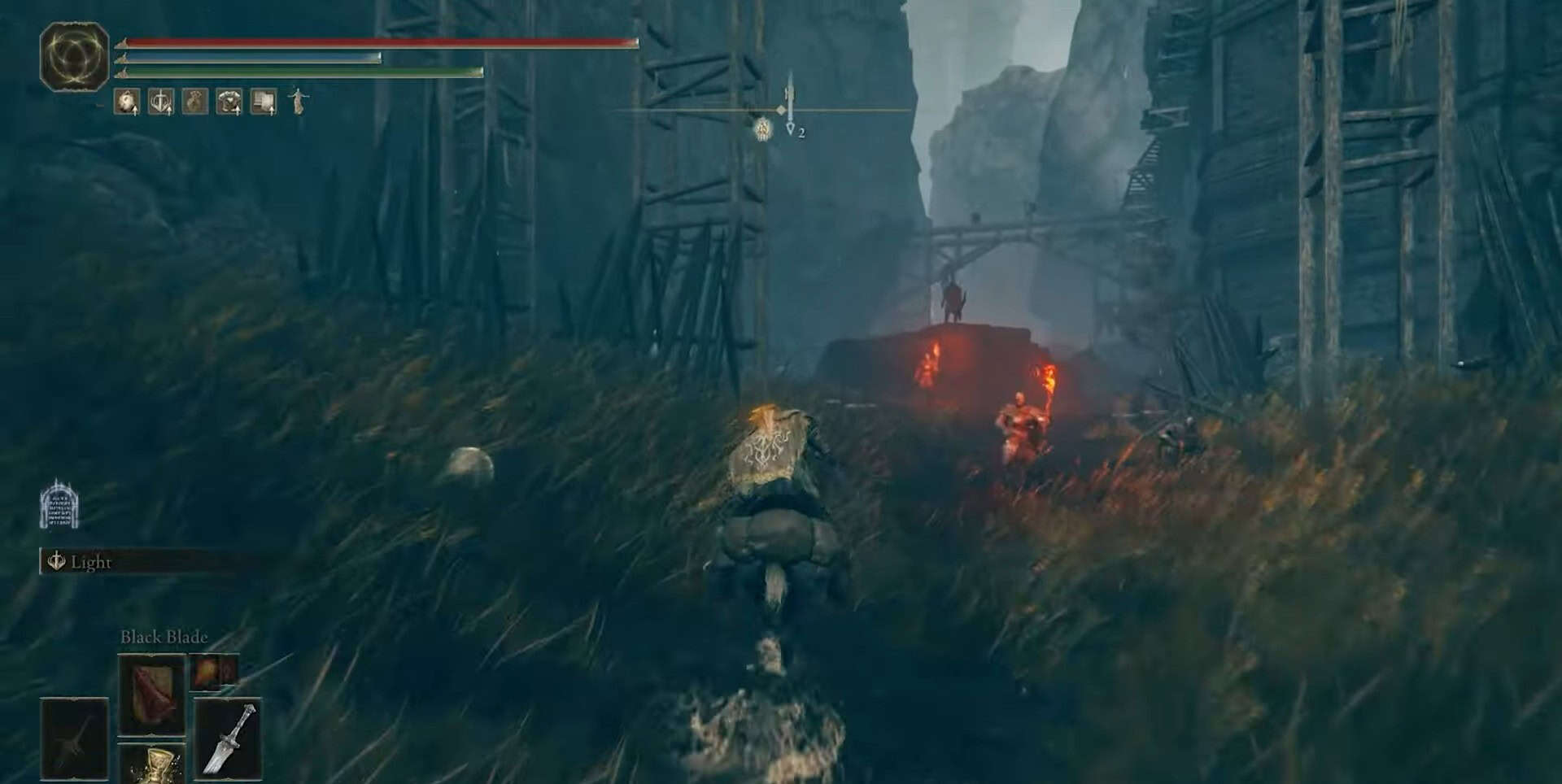Open the message tablet icon
This screenshot has height=784, width=1562.
click(59, 504)
